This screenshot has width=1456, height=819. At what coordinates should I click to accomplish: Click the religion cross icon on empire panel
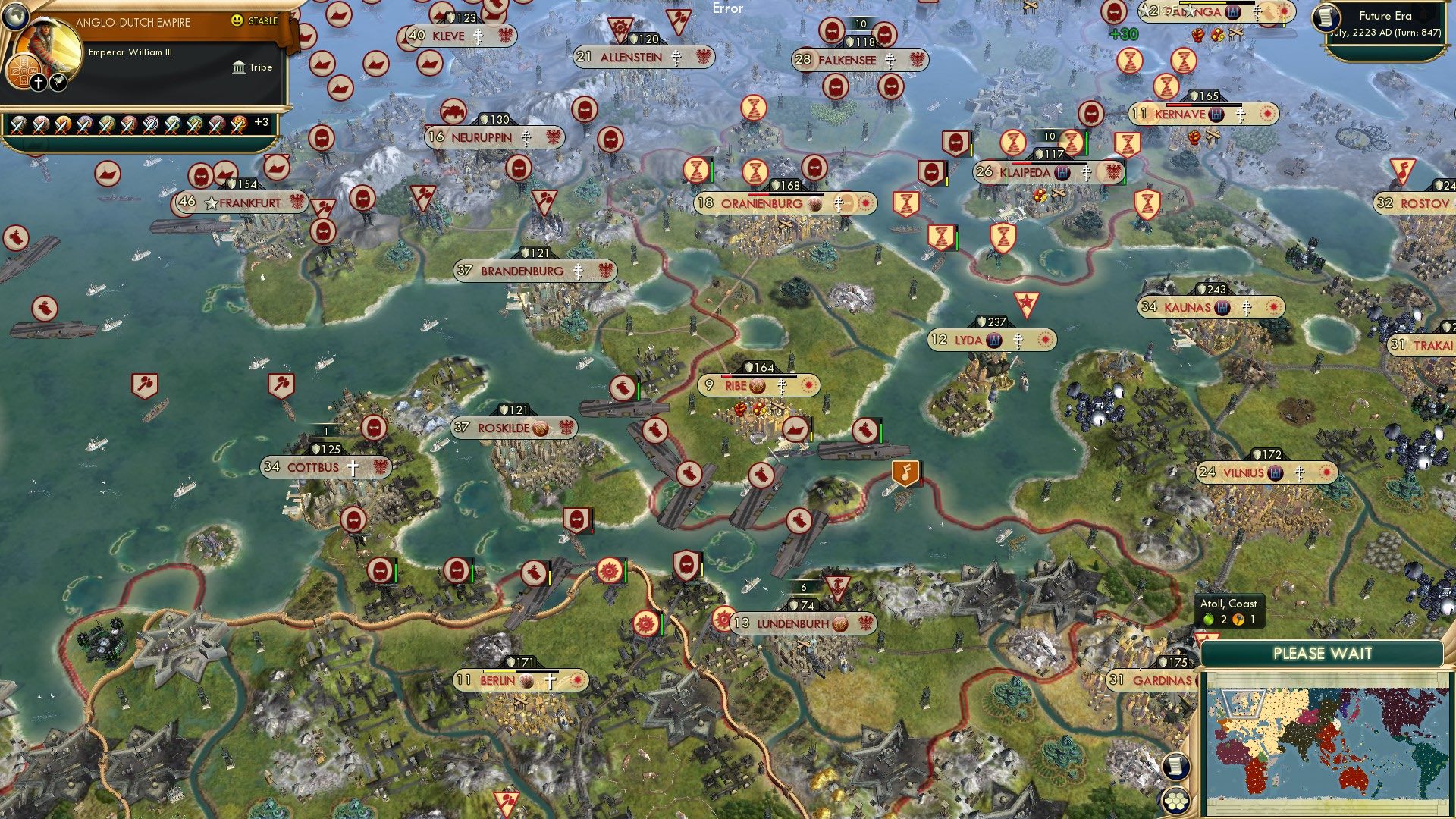click(x=37, y=81)
